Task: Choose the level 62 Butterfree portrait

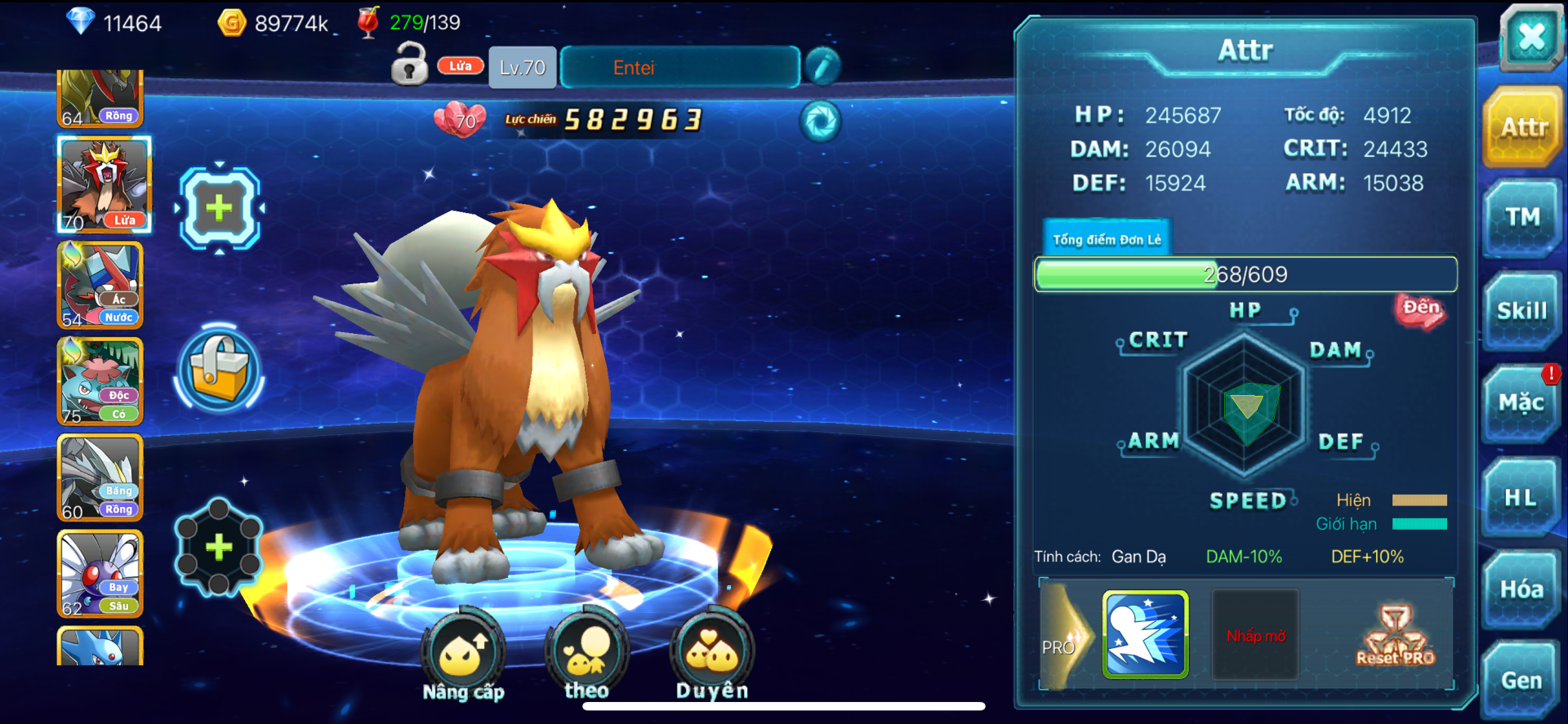Action: click(100, 573)
